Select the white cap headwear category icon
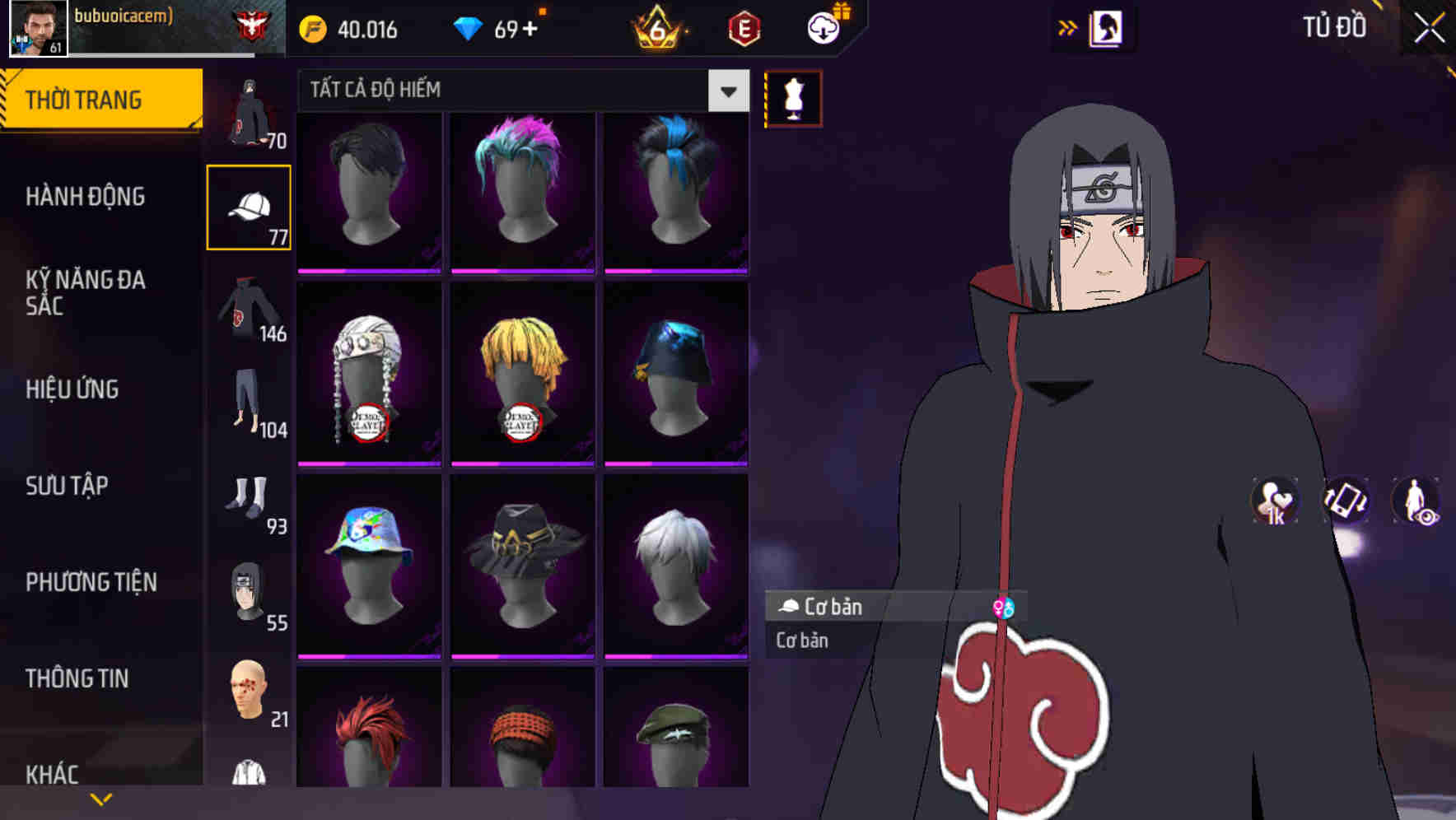The height and width of the screenshot is (820, 1456). click(x=248, y=205)
